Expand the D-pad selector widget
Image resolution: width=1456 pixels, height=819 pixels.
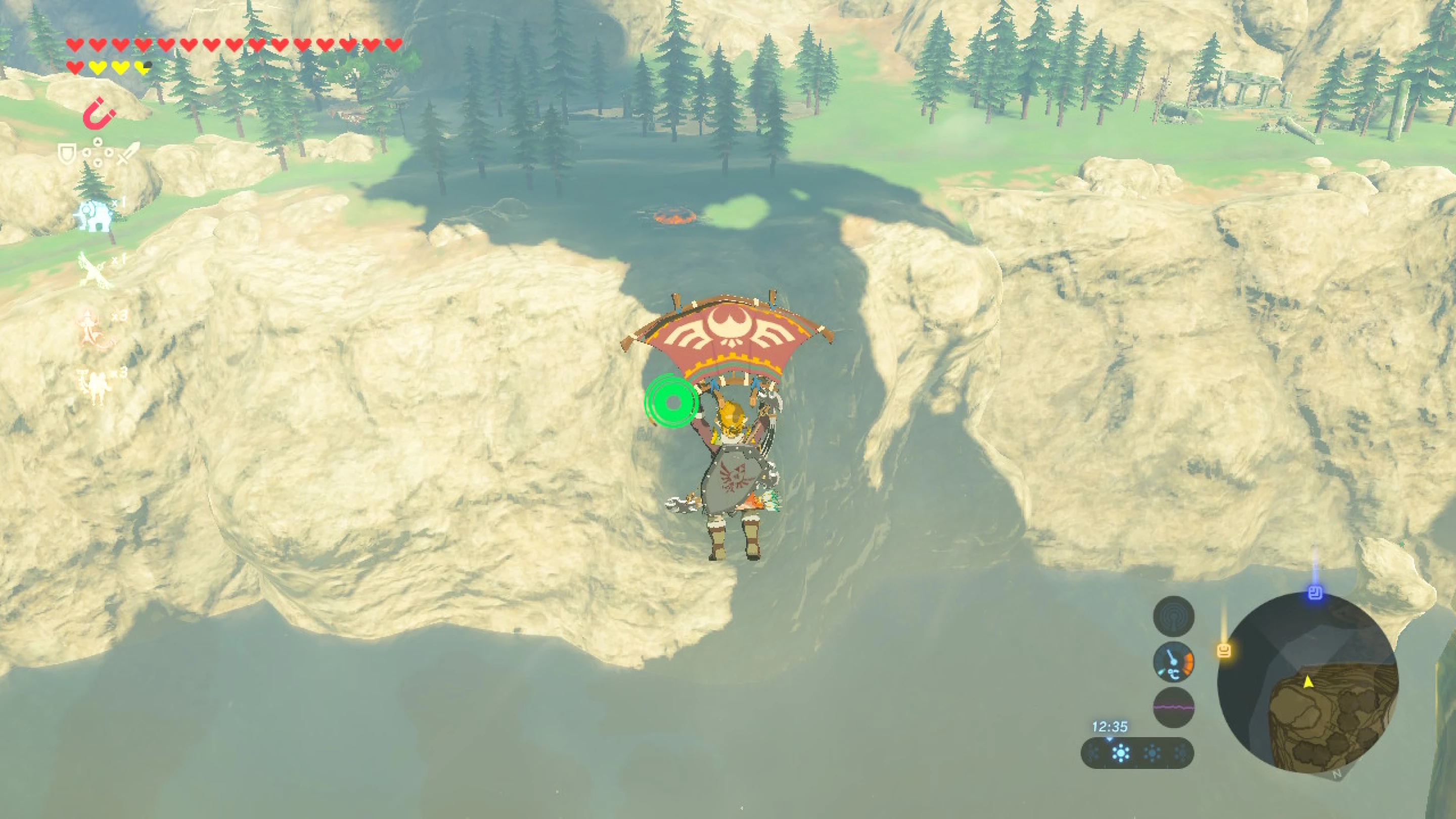click(x=97, y=152)
